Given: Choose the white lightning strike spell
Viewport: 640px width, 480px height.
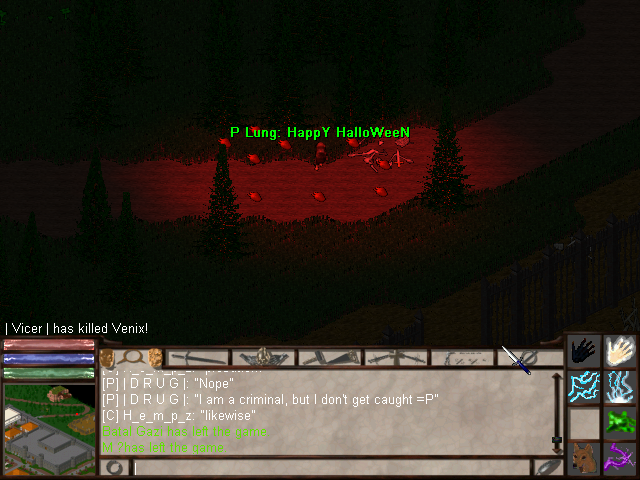Looking at the screenshot, I should pos(620,386).
